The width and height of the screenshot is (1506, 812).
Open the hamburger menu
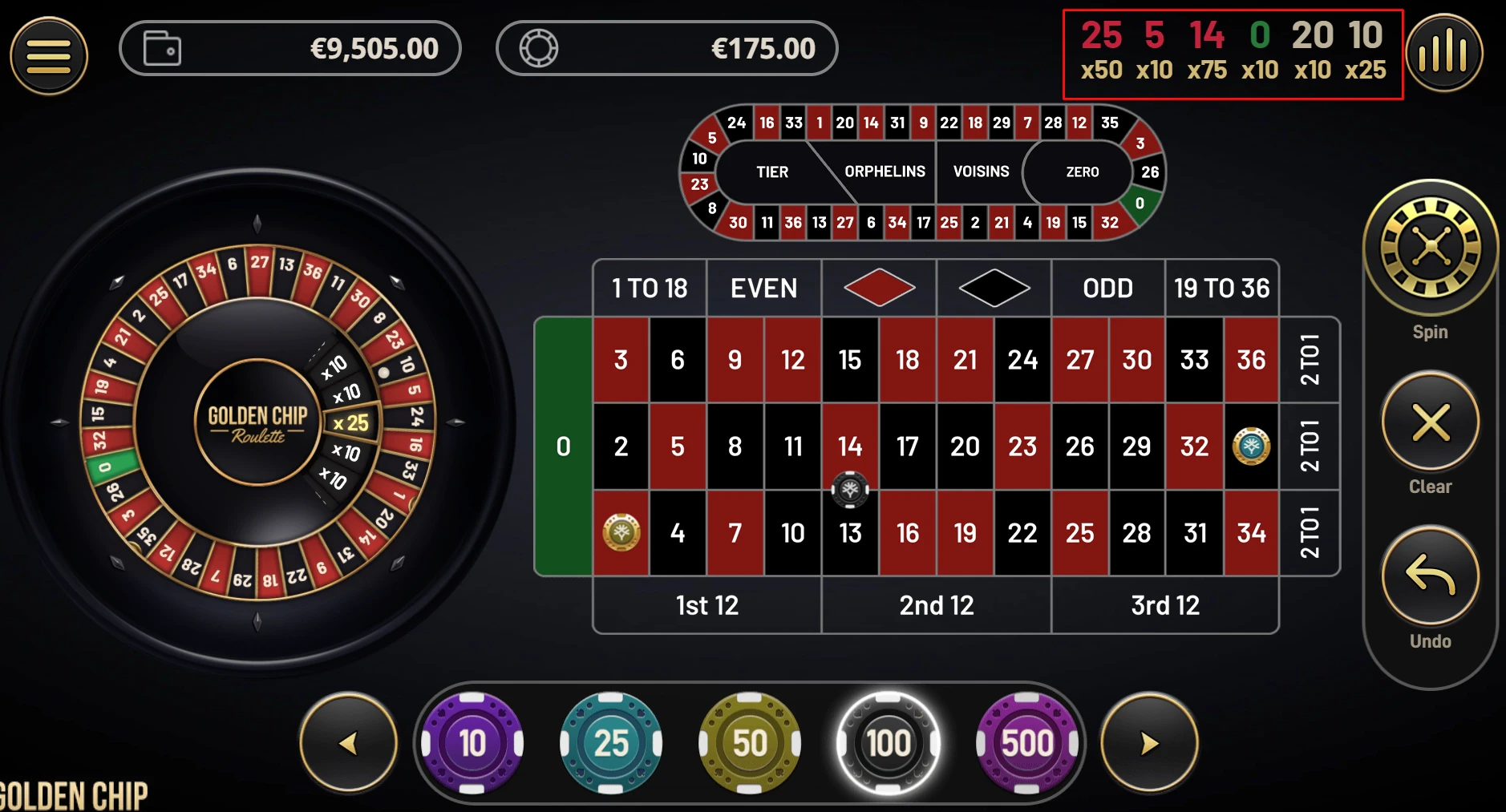click(x=48, y=55)
